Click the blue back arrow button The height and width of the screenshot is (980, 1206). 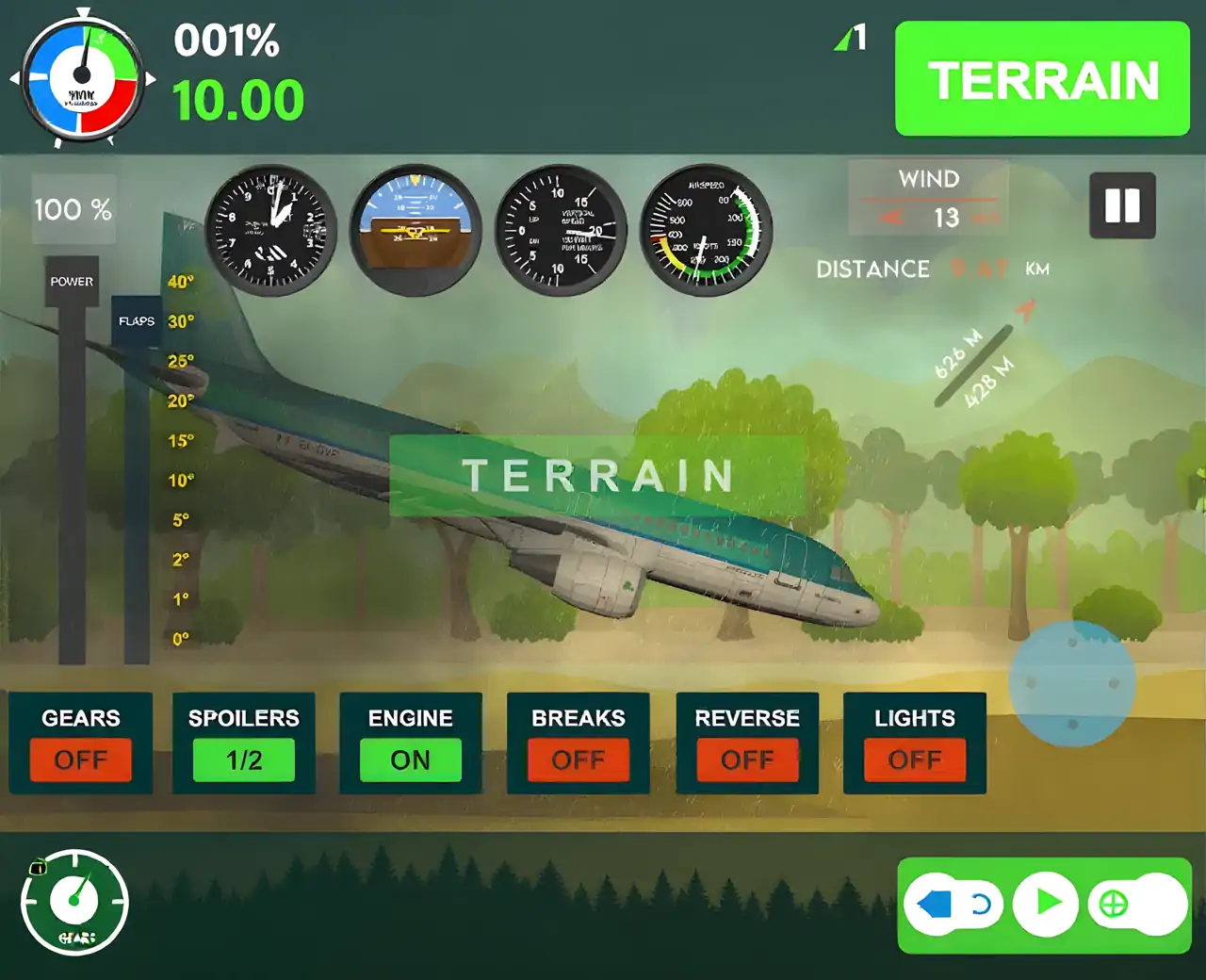point(937,905)
